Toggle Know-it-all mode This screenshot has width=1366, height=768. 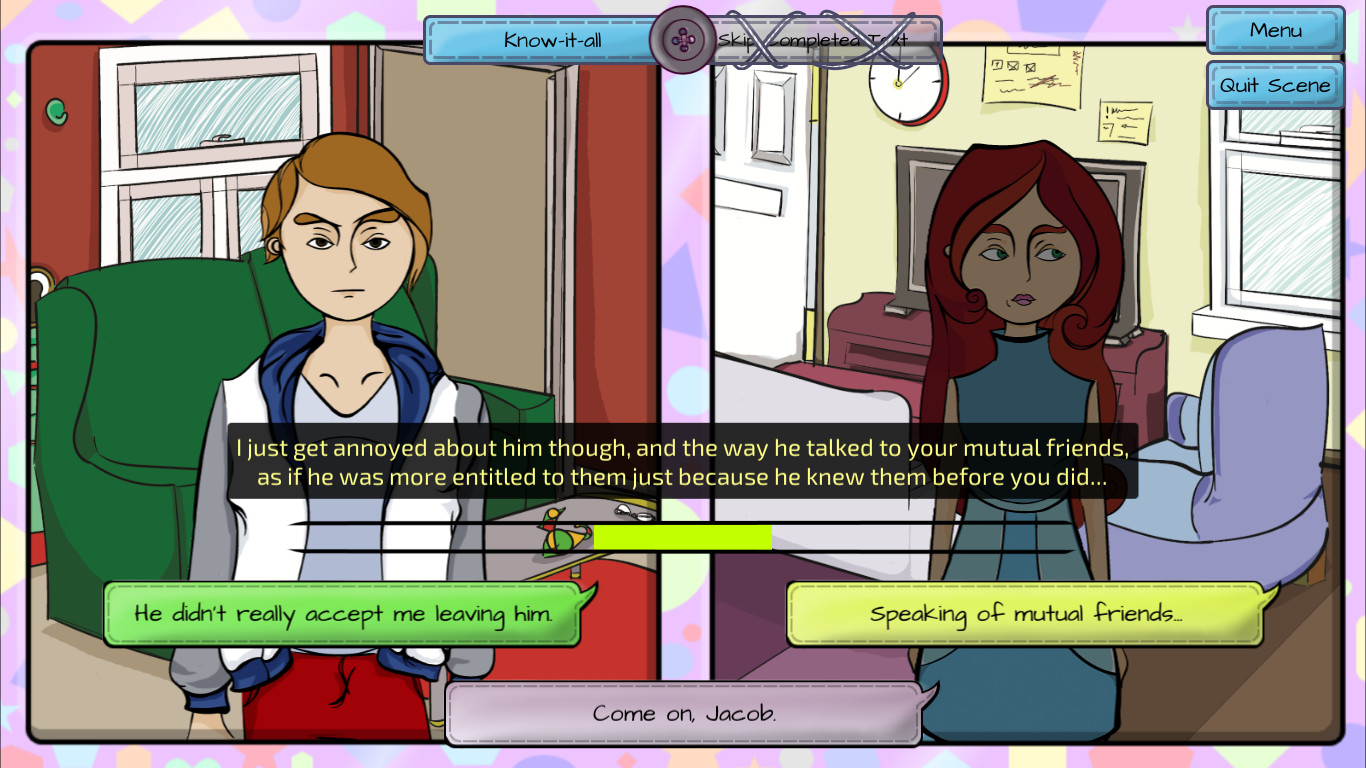(x=540, y=39)
